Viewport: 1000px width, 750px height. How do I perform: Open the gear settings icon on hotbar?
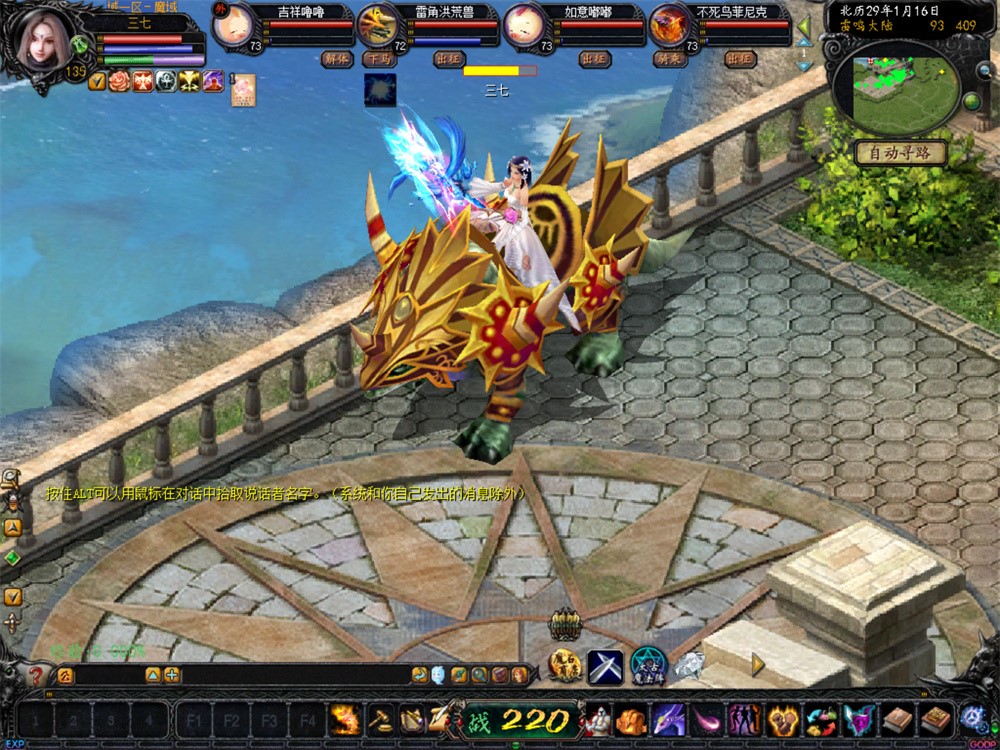[x=971, y=719]
